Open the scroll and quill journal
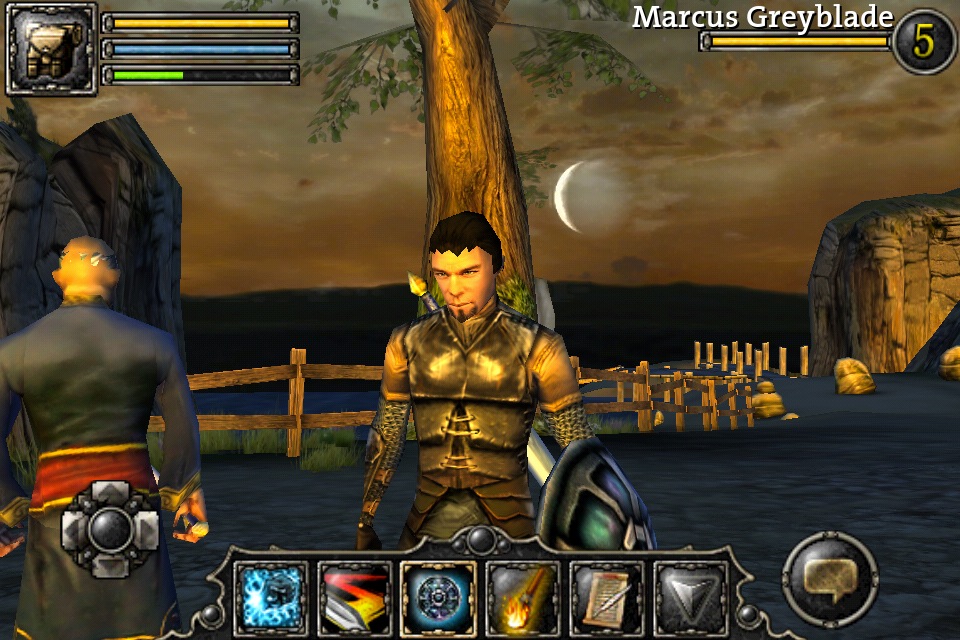 [x=606, y=598]
